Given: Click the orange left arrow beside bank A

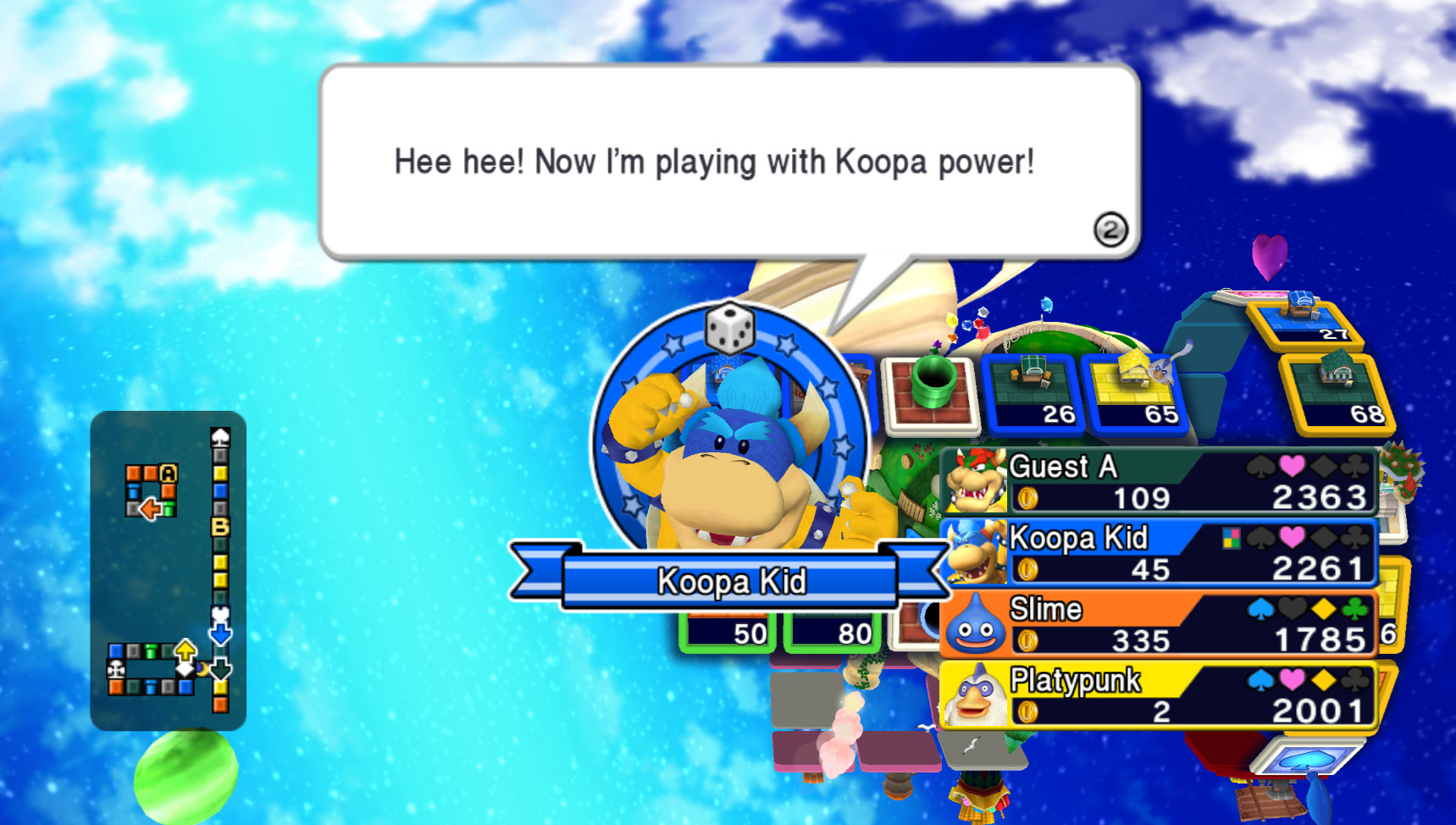Looking at the screenshot, I should pyautogui.click(x=151, y=507).
